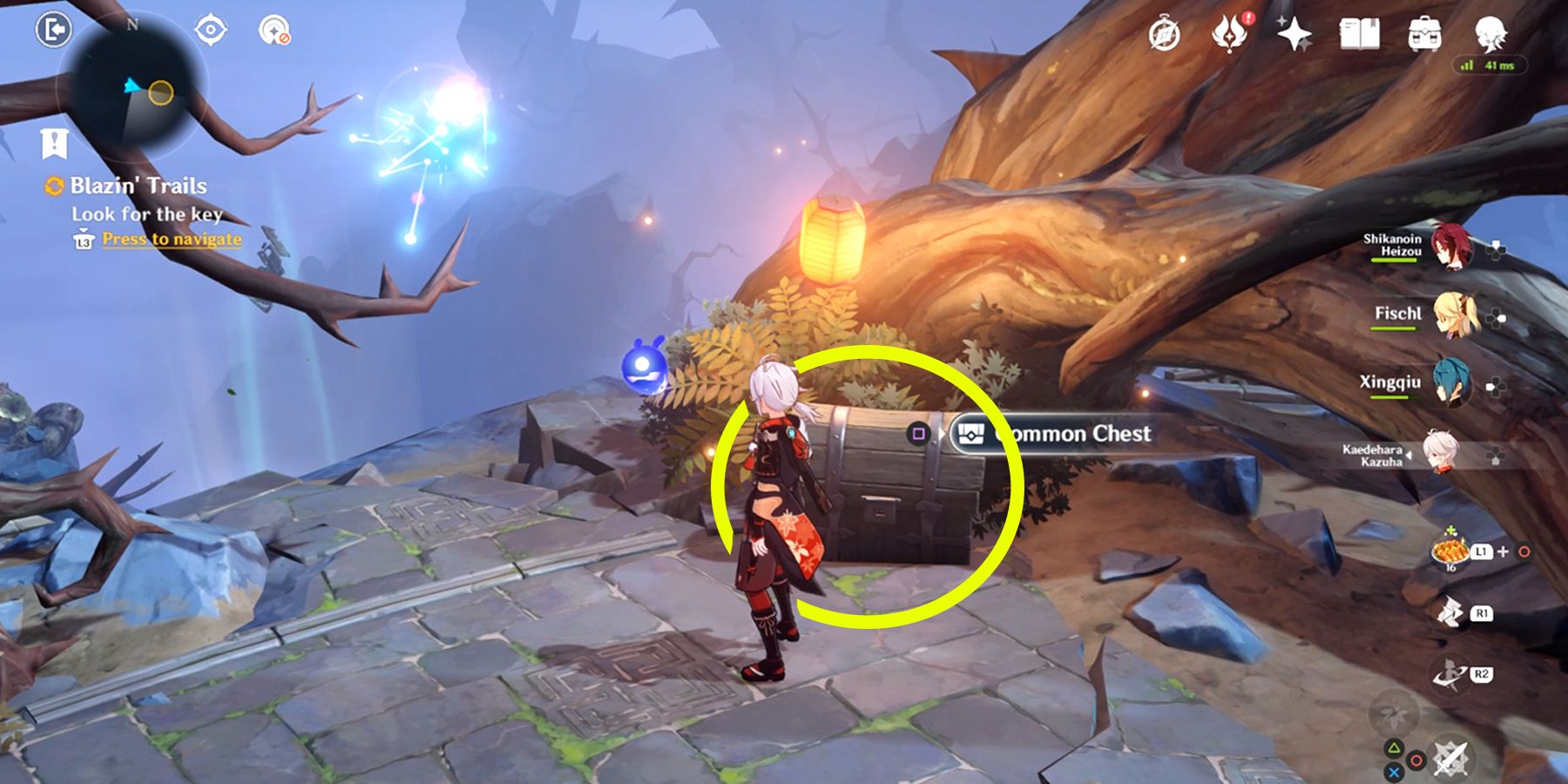Open the Paimon main menu character icon
1568x784 pixels.
pyautogui.click(x=1491, y=35)
